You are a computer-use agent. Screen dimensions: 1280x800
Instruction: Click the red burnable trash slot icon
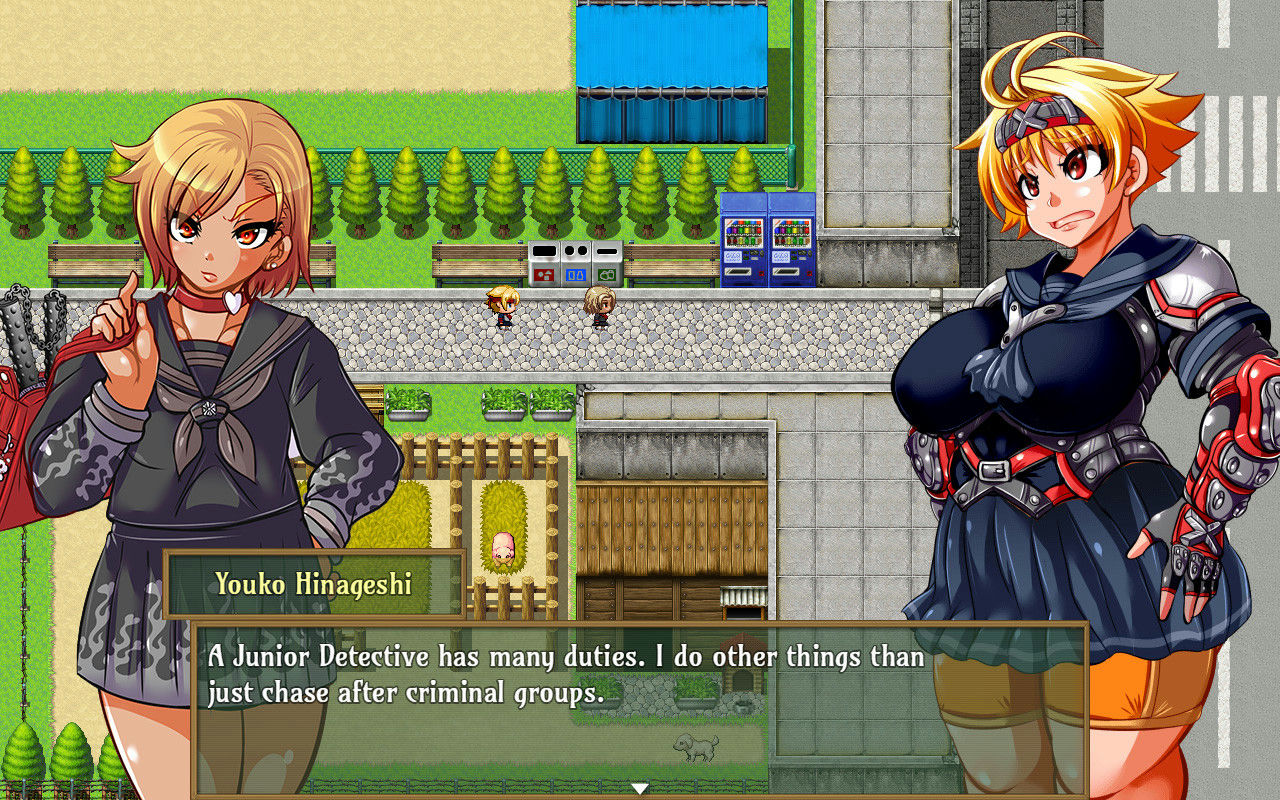[x=546, y=273]
